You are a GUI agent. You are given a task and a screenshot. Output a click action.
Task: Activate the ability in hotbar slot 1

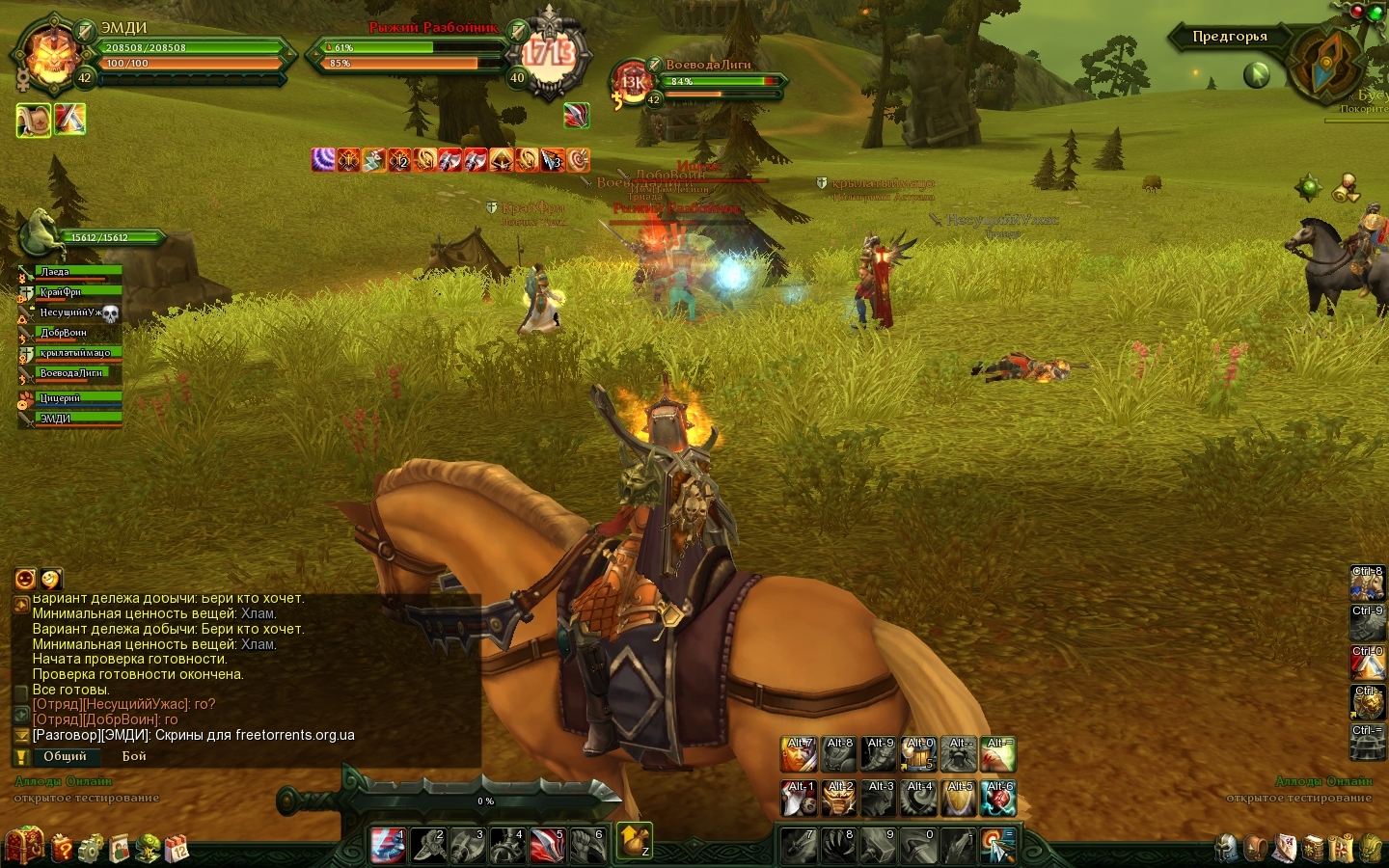pyautogui.click(x=388, y=845)
